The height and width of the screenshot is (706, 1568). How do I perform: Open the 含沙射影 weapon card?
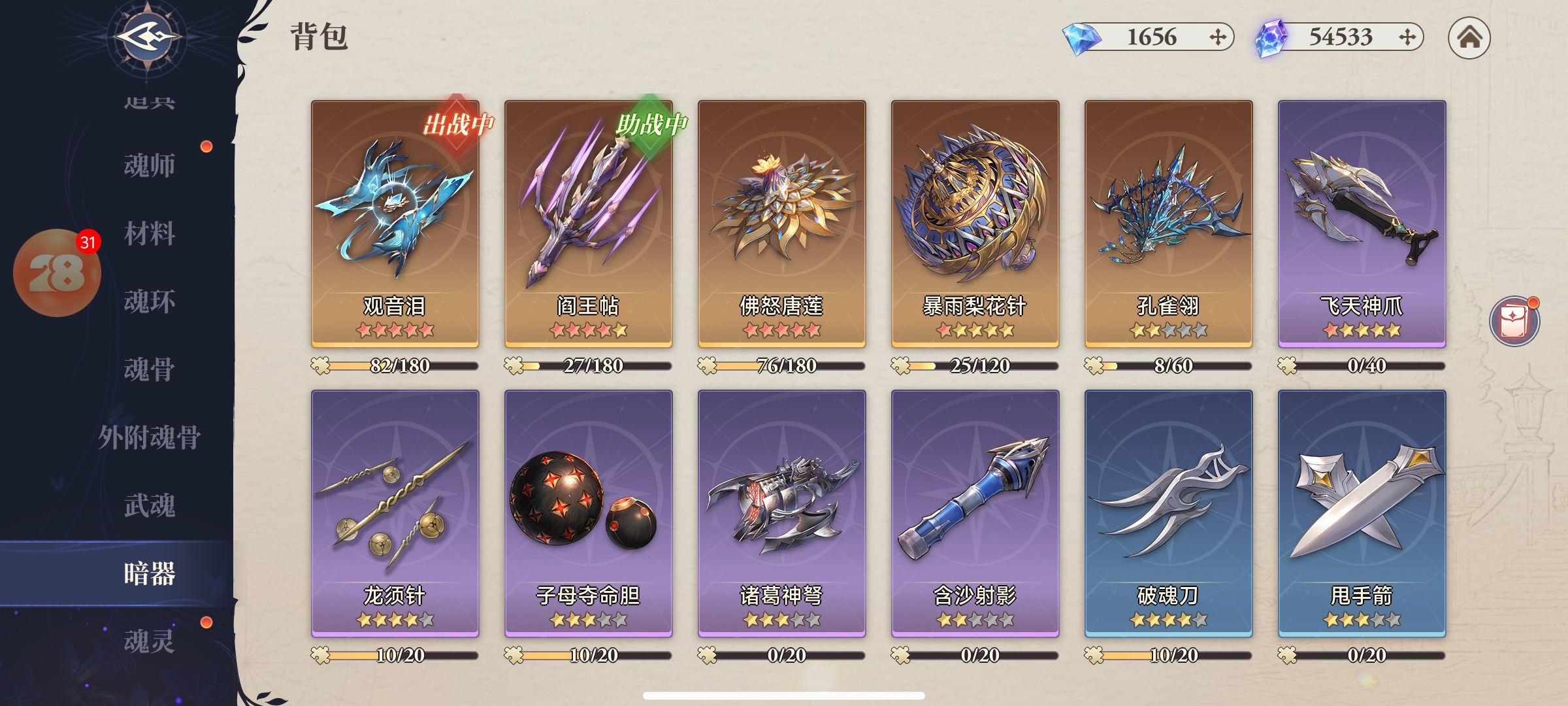(x=975, y=513)
